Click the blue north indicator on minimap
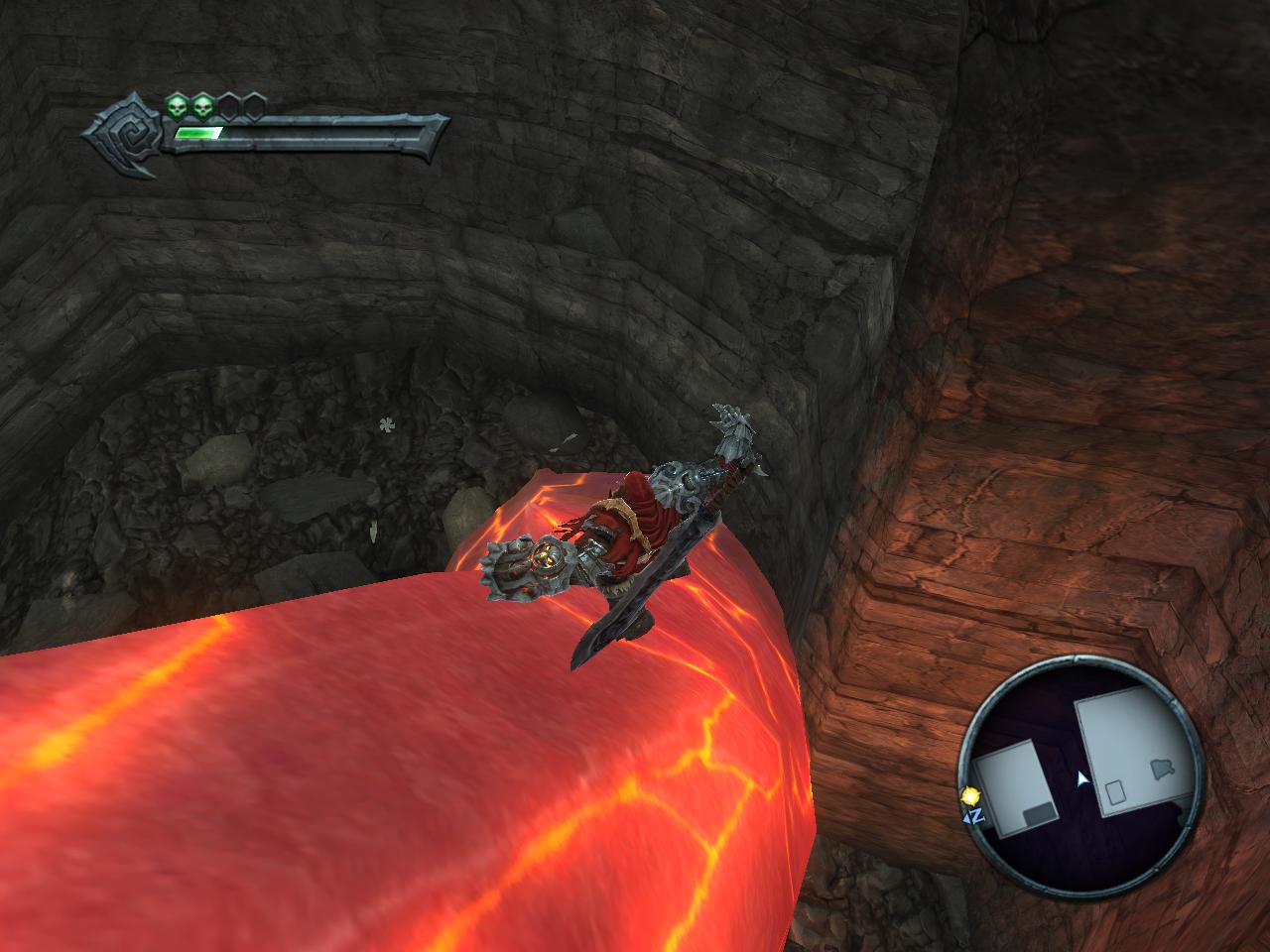This screenshot has height=952, width=1270. [973, 816]
